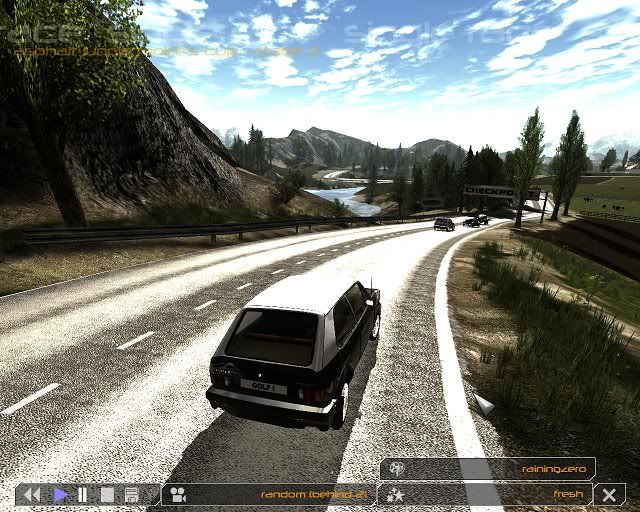Play the replay

pyautogui.click(x=60, y=494)
